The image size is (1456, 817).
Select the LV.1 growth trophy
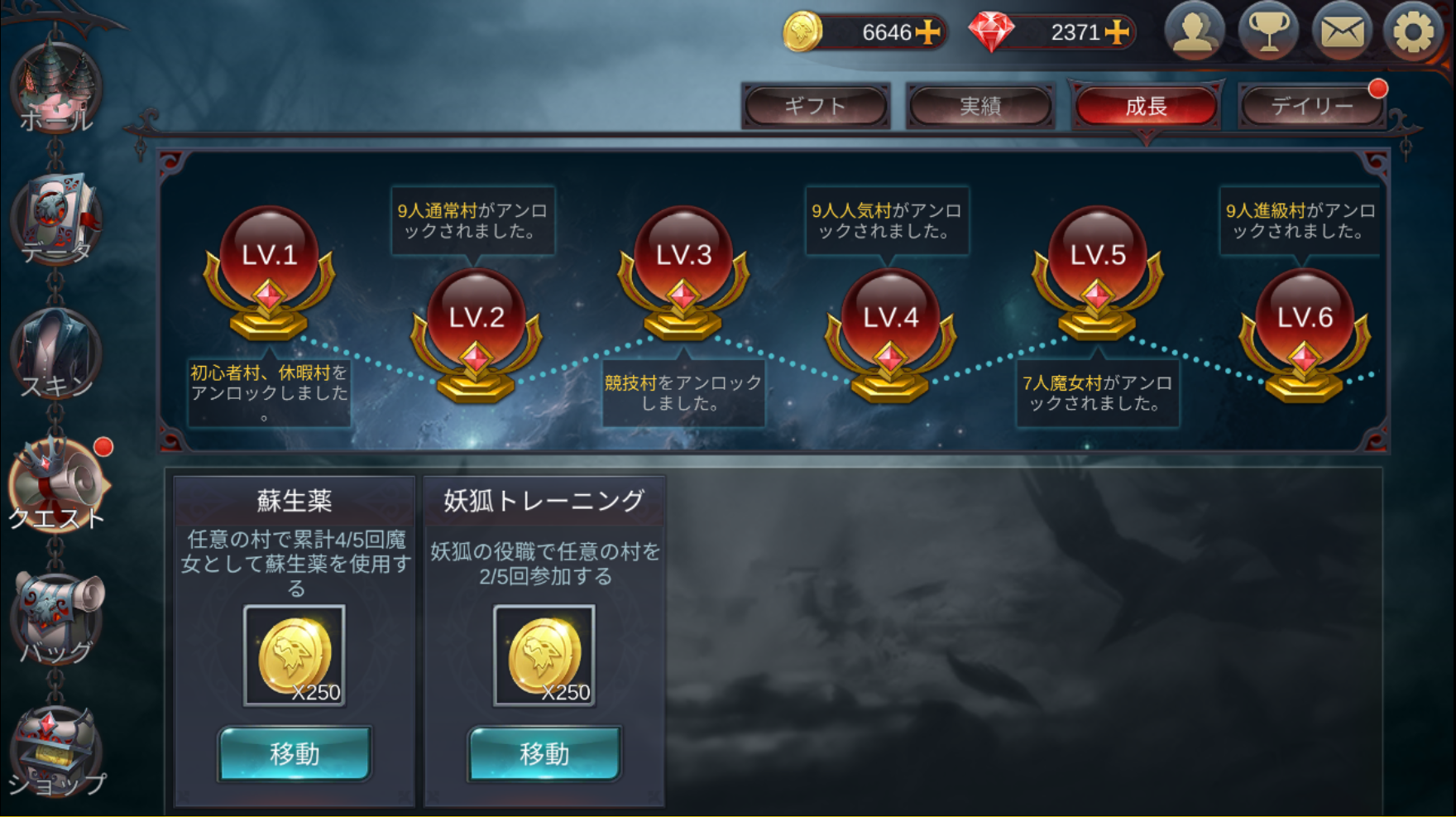[269, 272]
